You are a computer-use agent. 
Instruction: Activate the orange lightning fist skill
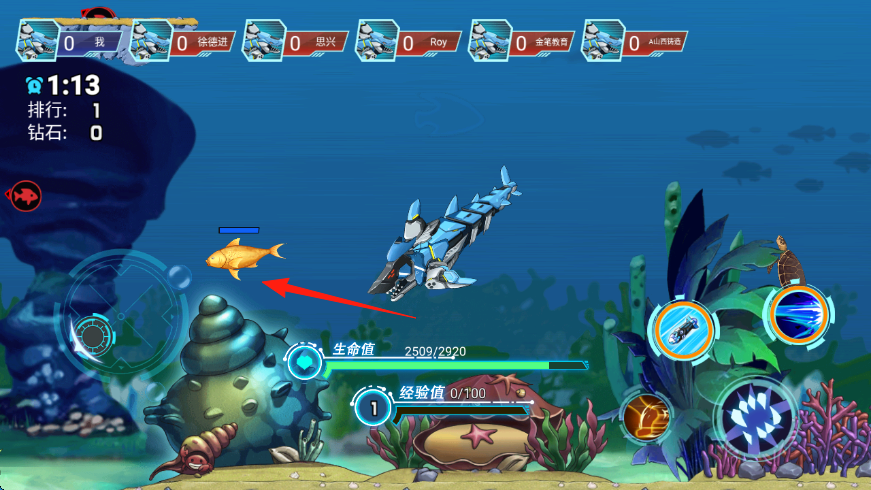(x=646, y=415)
